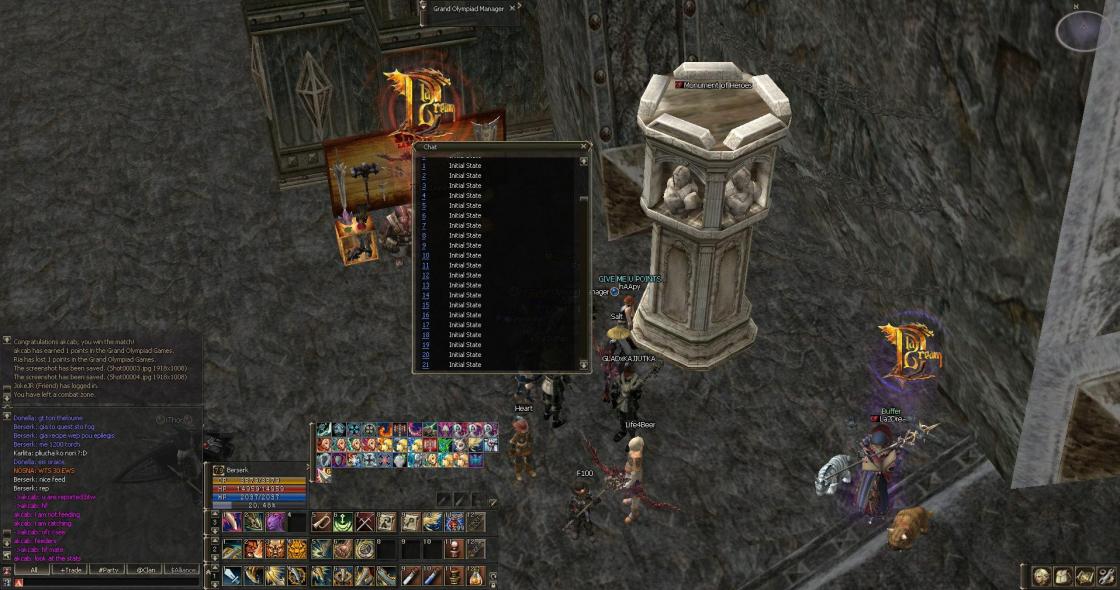The height and width of the screenshot is (590, 1120).
Task: Select the $Alliance chat tab
Action: 183,569
